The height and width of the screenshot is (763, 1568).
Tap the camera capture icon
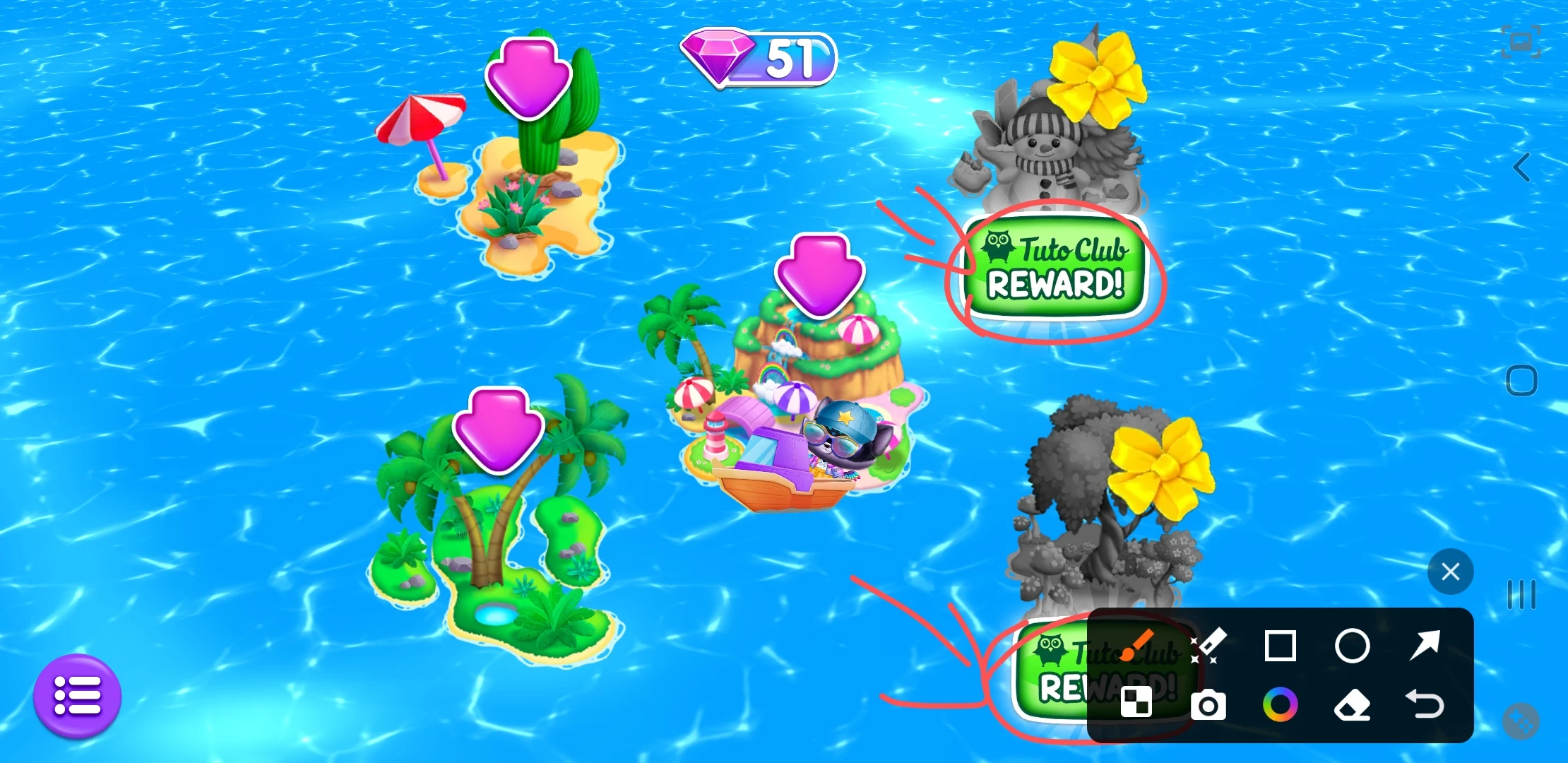click(x=1208, y=705)
